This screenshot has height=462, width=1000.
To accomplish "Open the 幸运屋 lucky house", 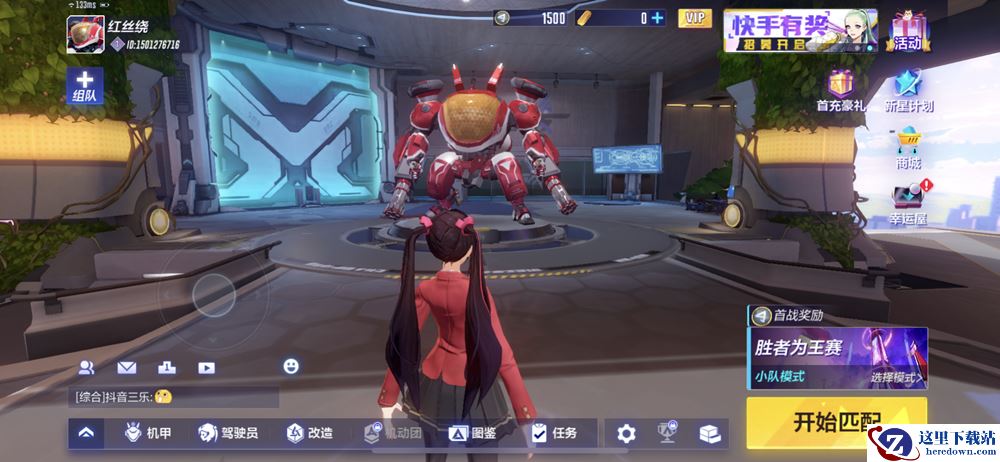I will 908,203.
